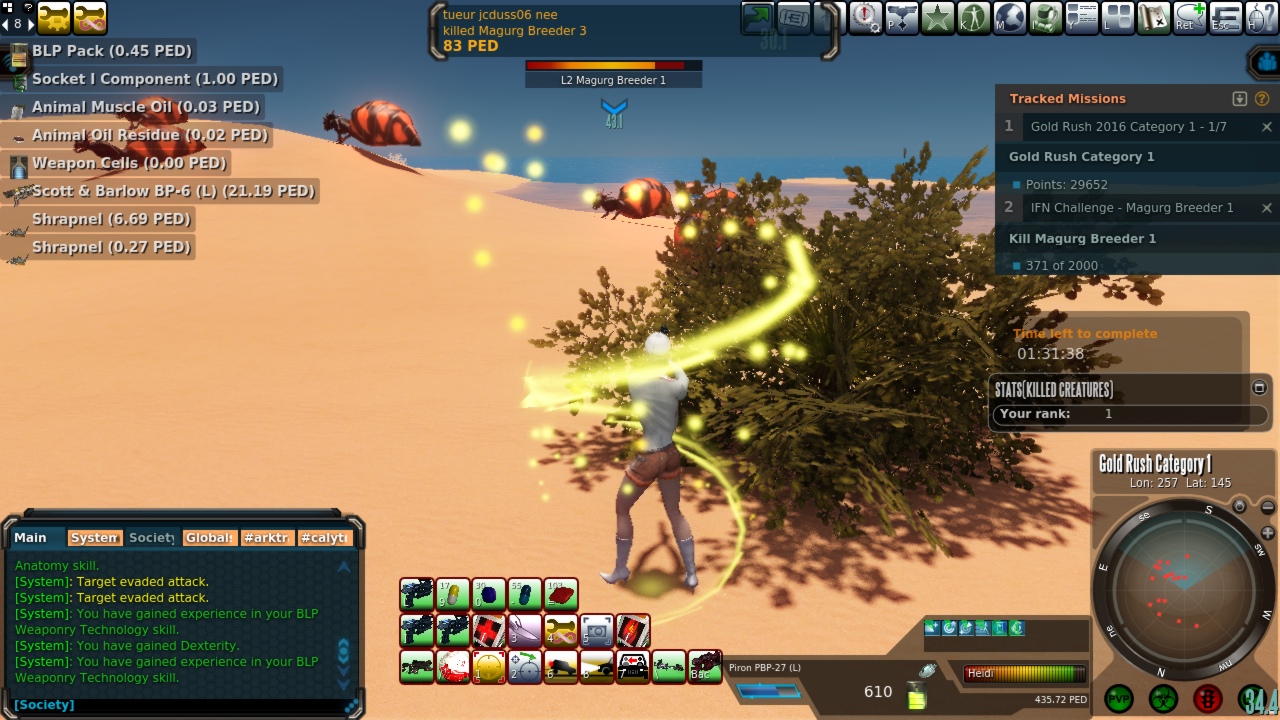This screenshot has width=1280, height=720.
Task: Click the Socket I Component loot entry
Action: [x=155, y=79]
